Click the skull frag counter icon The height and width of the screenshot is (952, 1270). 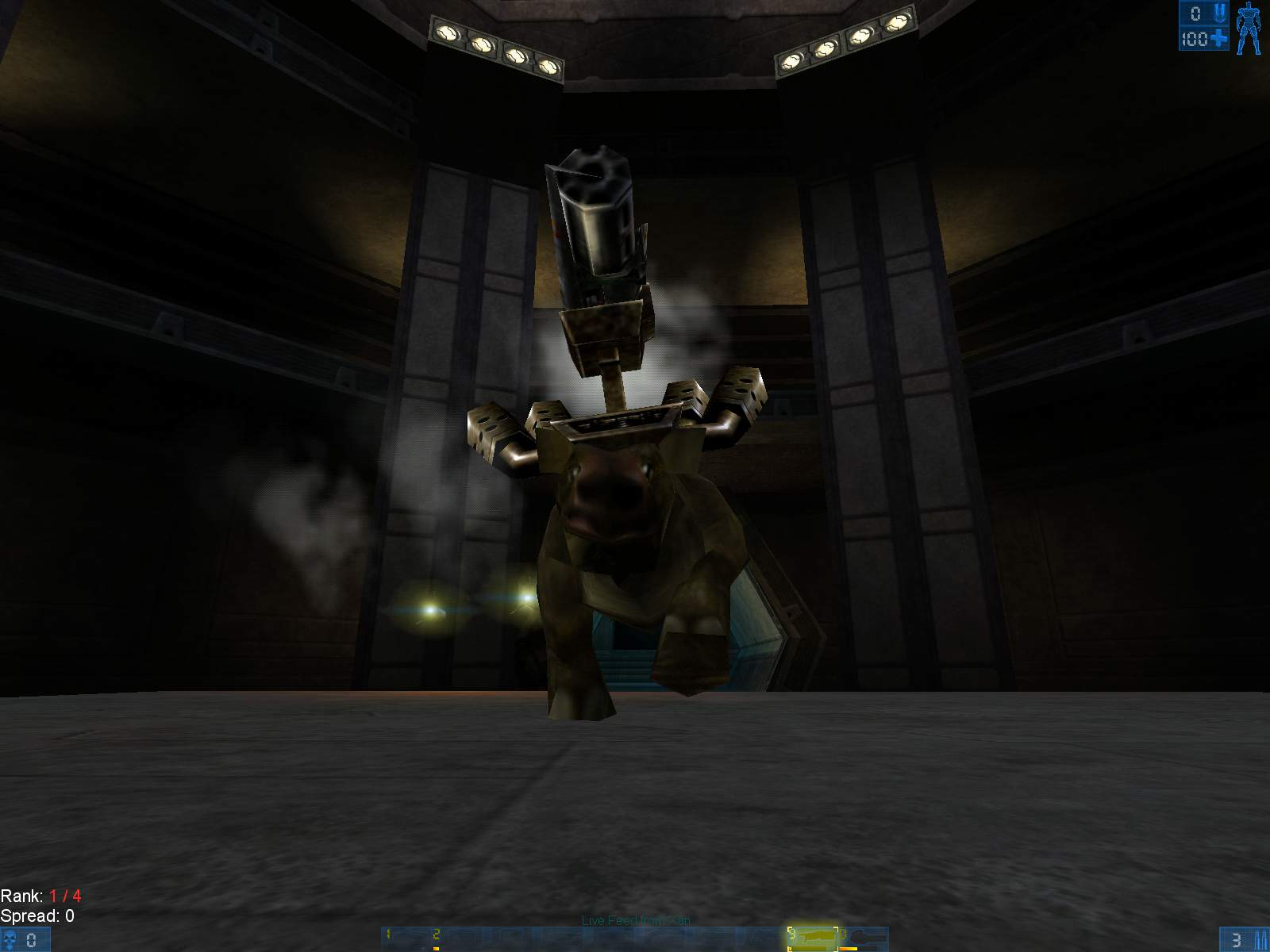pyautogui.click(x=9, y=940)
